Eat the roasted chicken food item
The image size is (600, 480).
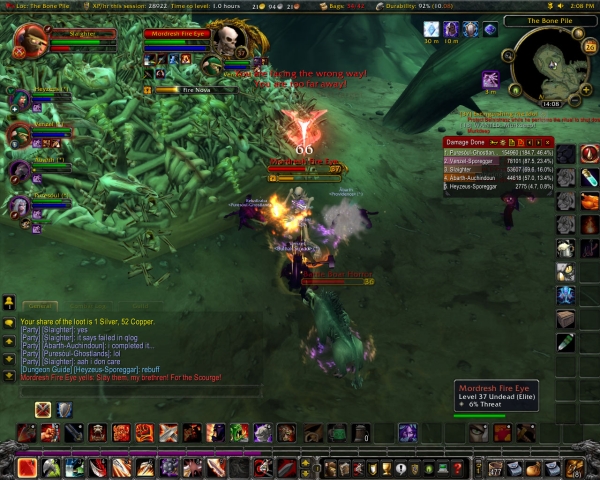(x=589, y=201)
